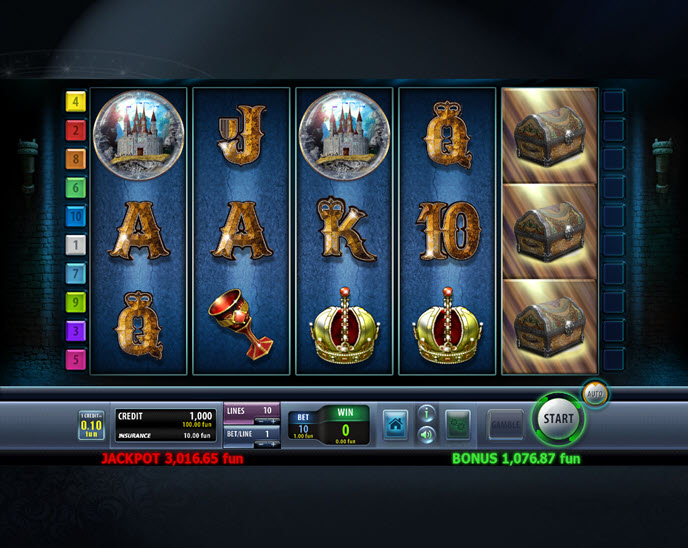The height and width of the screenshot is (548, 688).
Task: Choose the orange payline 8 marker
Action: tap(75, 158)
